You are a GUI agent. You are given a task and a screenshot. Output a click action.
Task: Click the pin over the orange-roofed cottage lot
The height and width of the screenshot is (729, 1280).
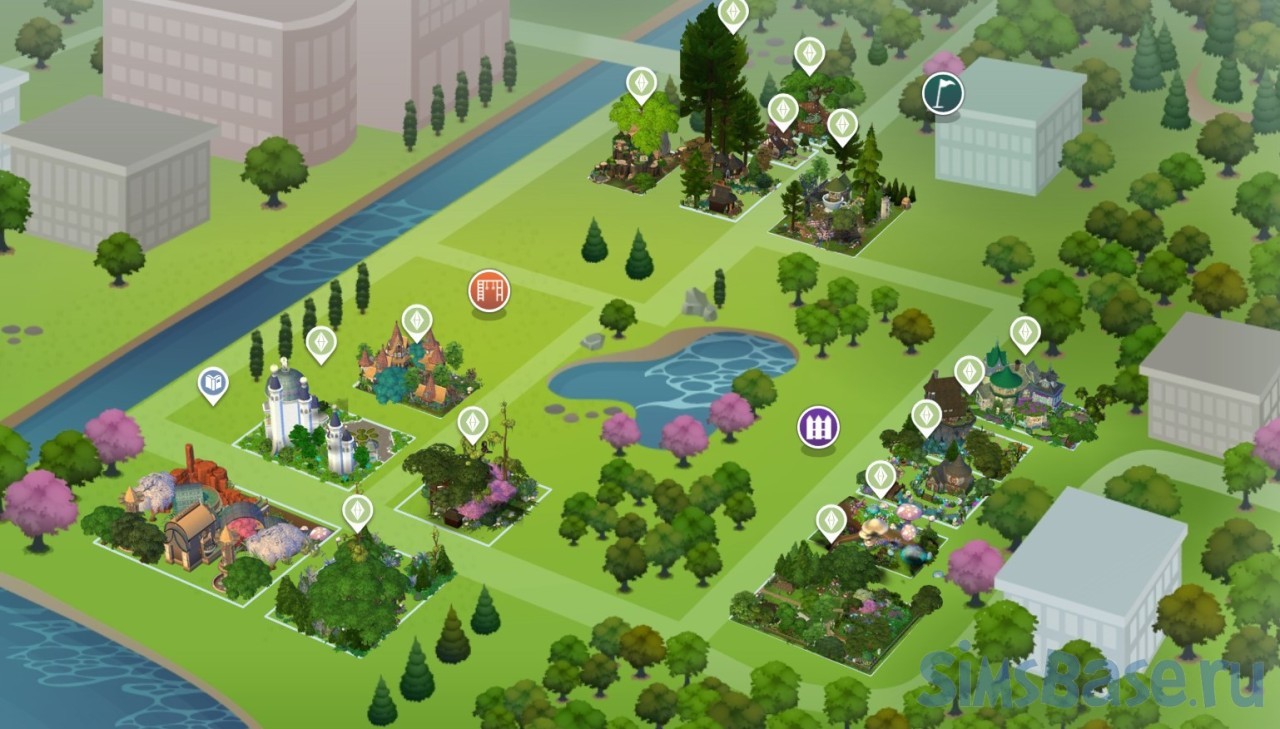coord(417,322)
